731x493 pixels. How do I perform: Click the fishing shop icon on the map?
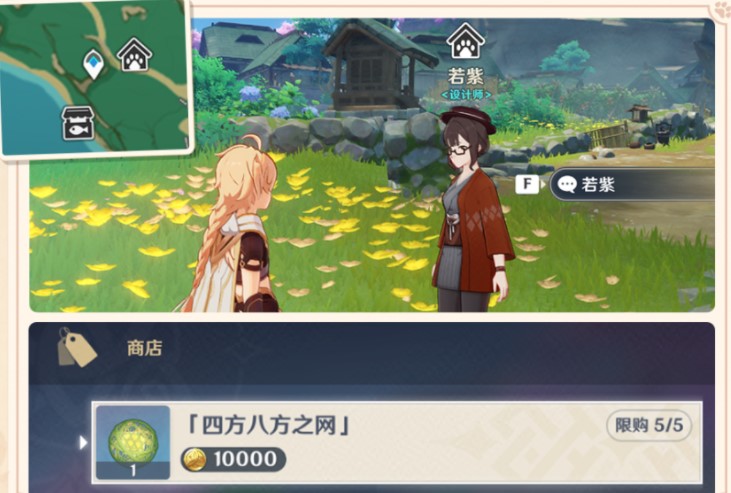coord(78,121)
